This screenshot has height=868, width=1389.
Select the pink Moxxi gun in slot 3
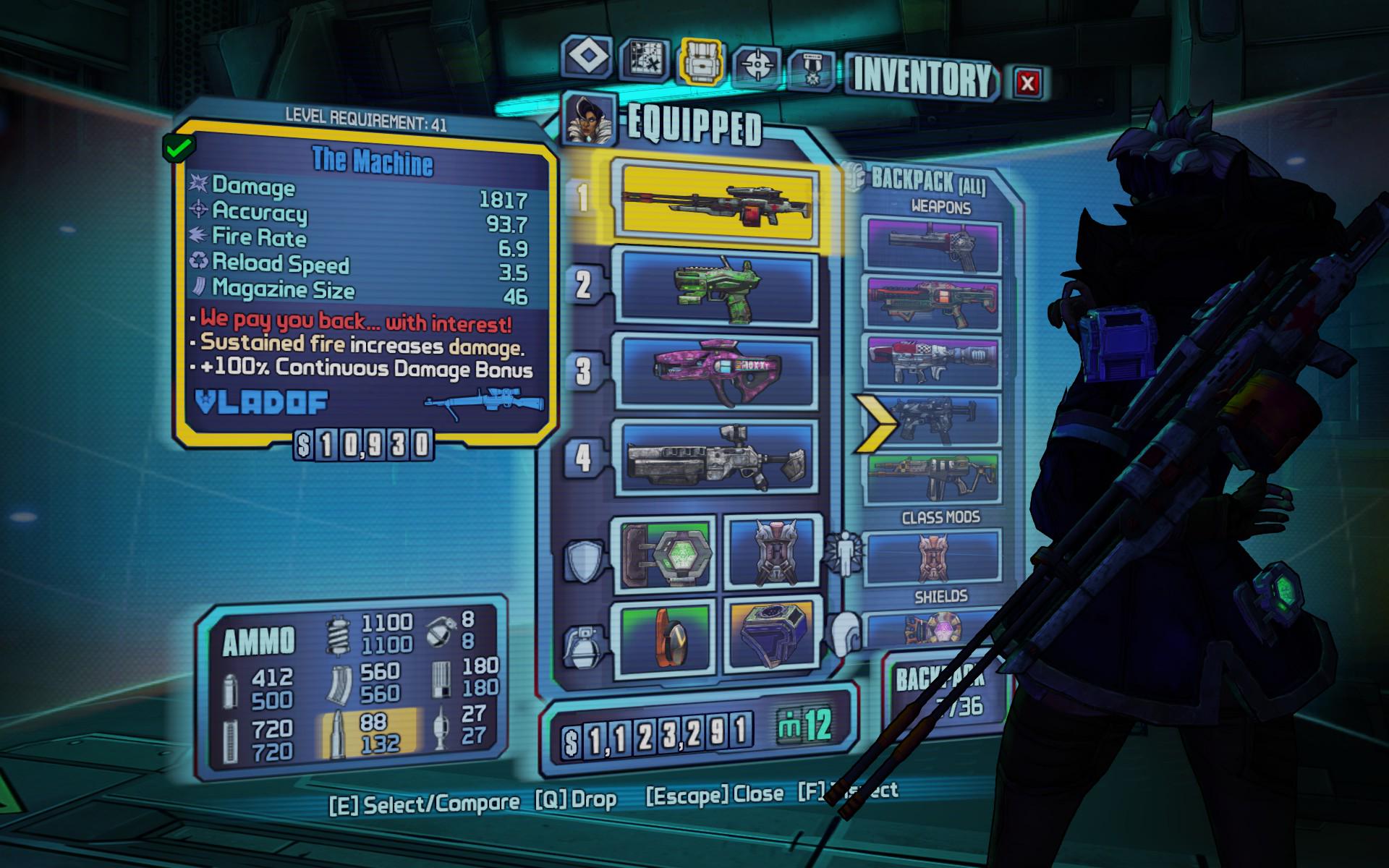(715, 372)
